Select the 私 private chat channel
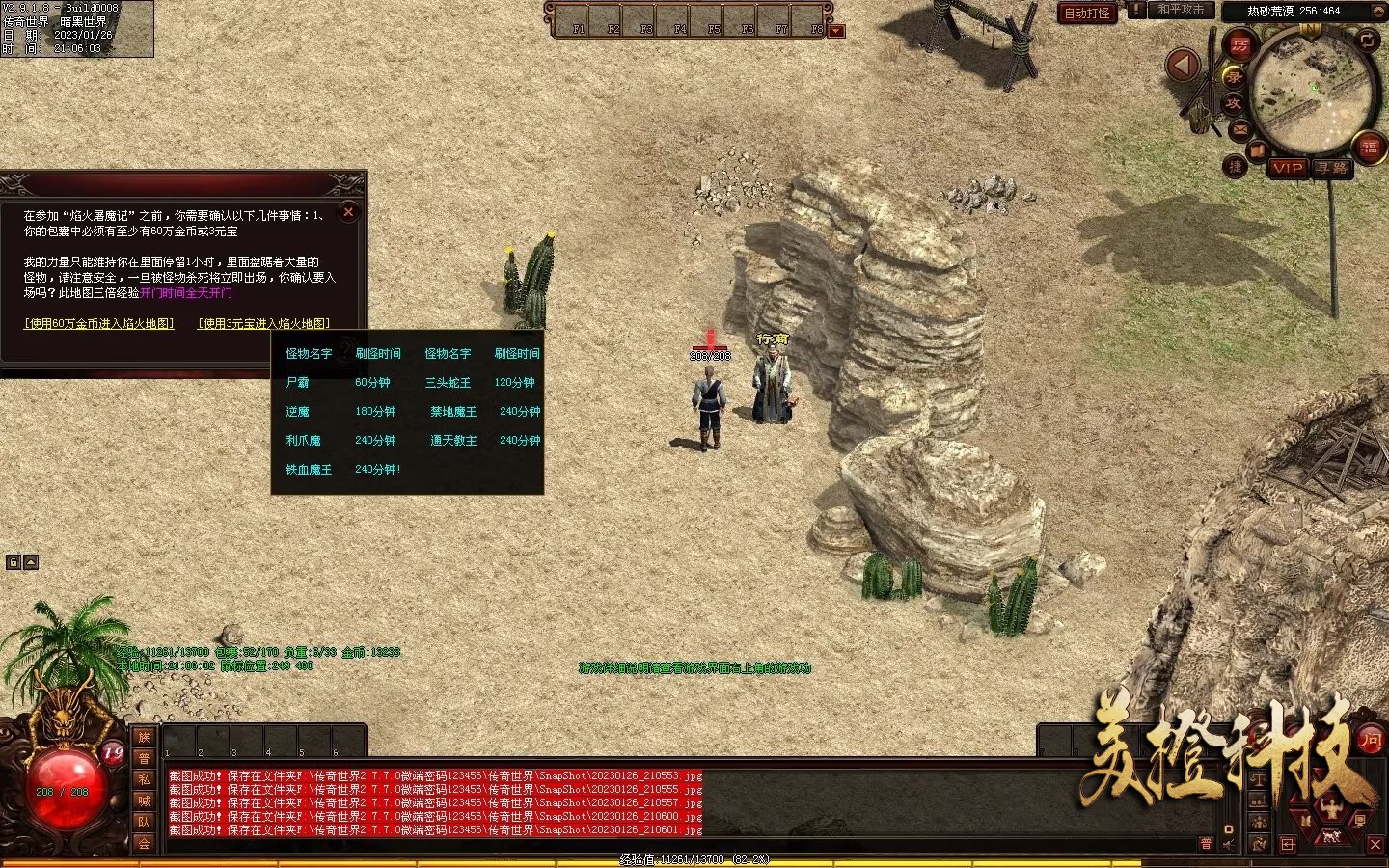The height and width of the screenshot is (868, 1389). coord(144,779)
